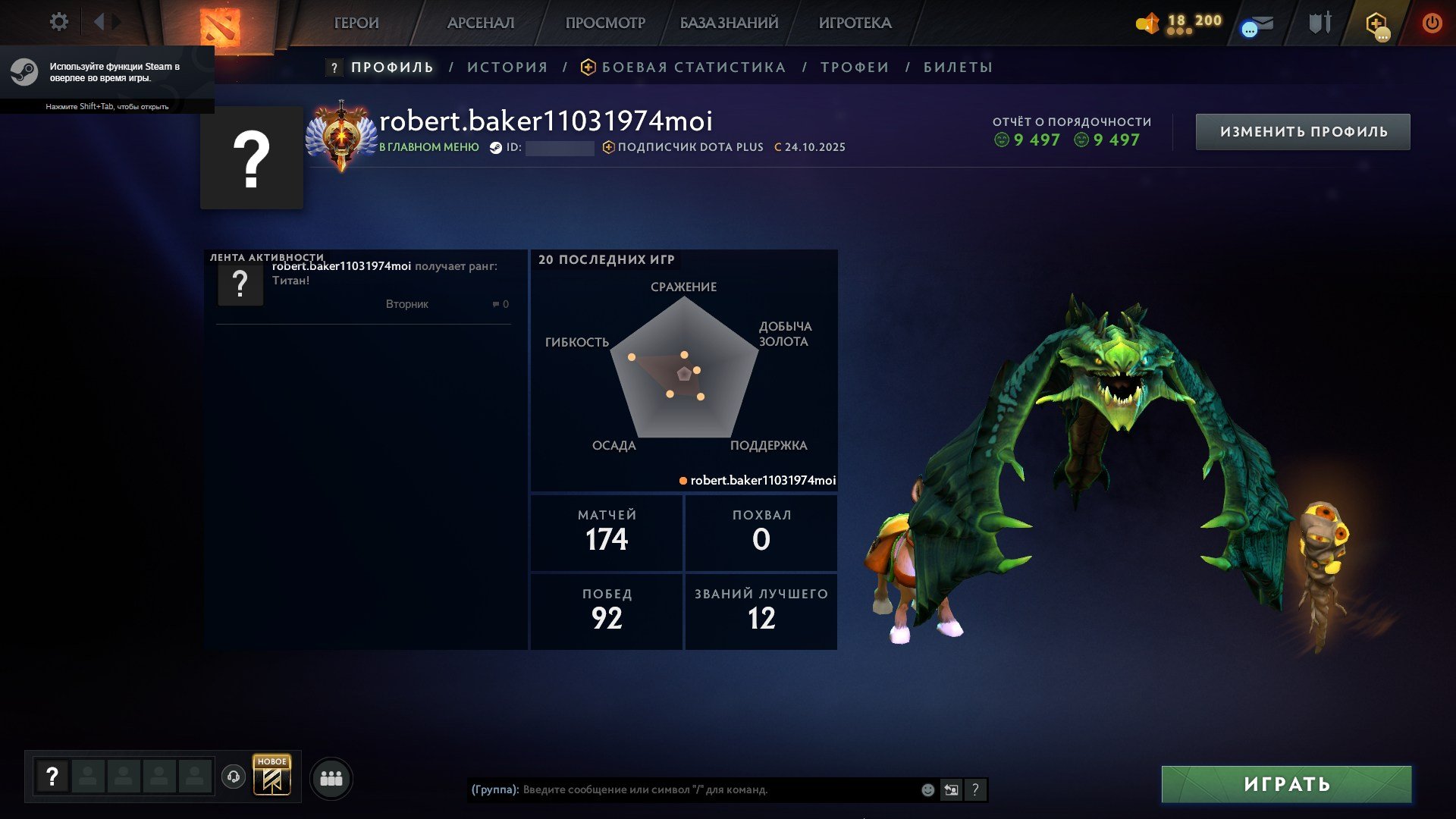Open the Новое banner icon
The image size is (1456, 819).
[272, 776]
